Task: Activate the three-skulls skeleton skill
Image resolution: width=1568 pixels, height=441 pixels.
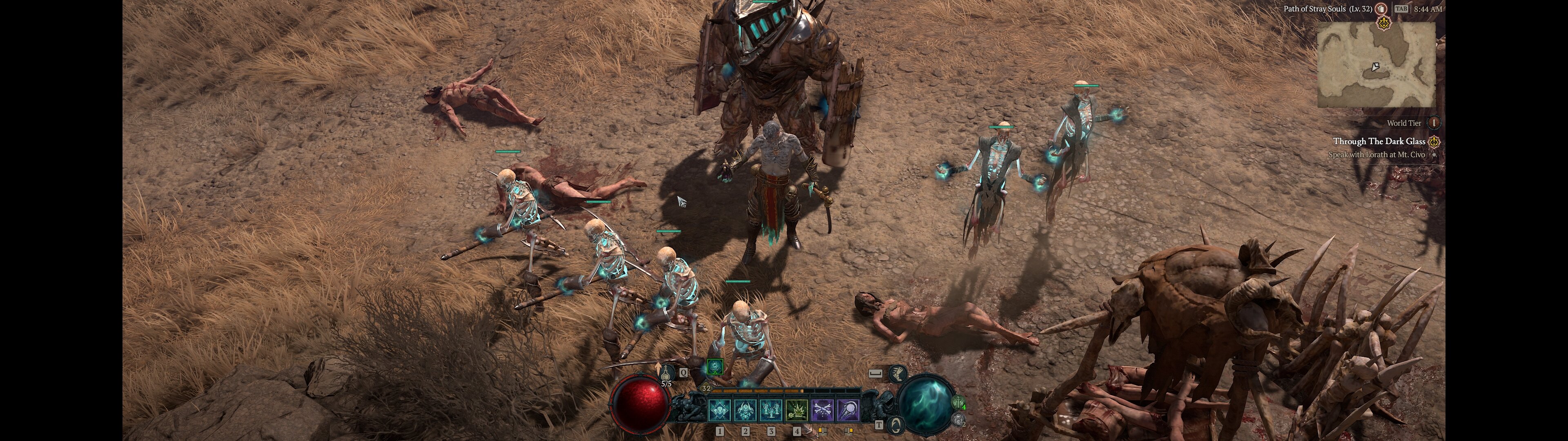Action: click(719, 410)
